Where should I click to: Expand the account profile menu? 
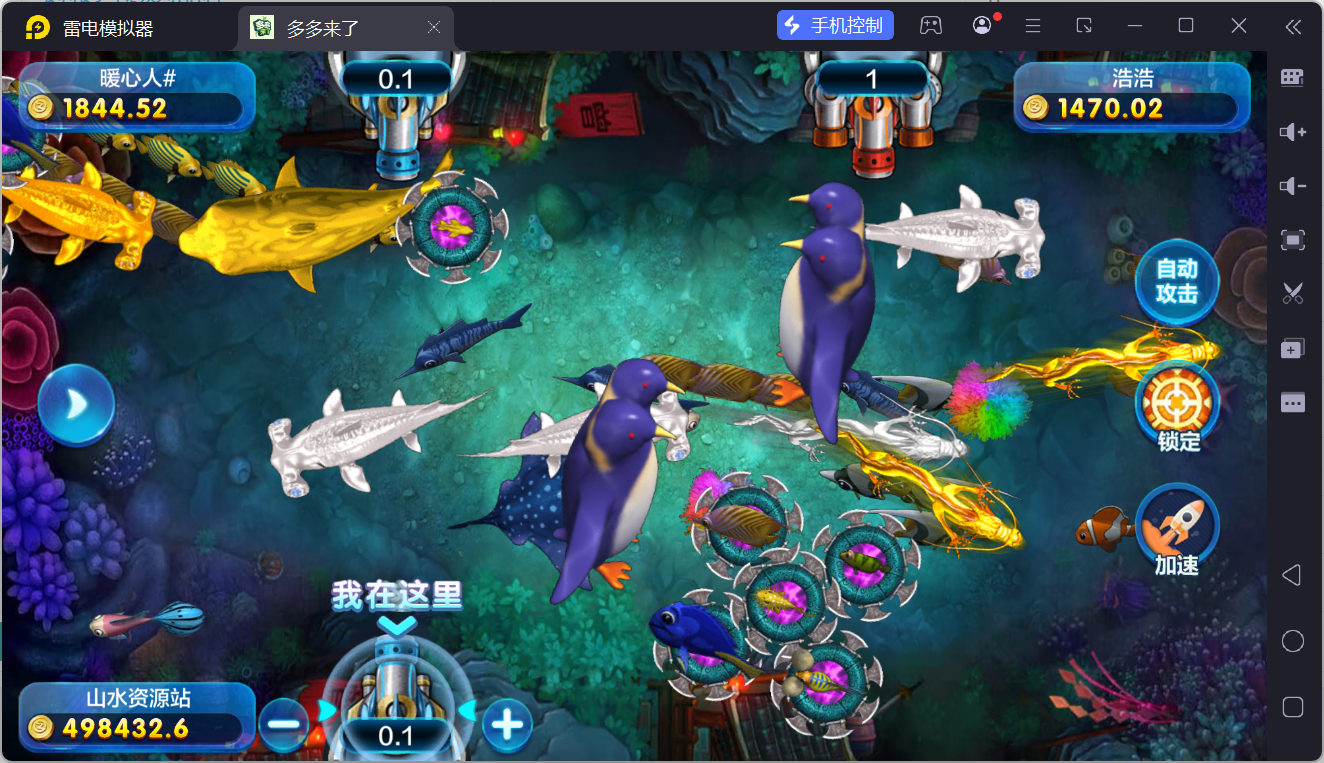981,24
